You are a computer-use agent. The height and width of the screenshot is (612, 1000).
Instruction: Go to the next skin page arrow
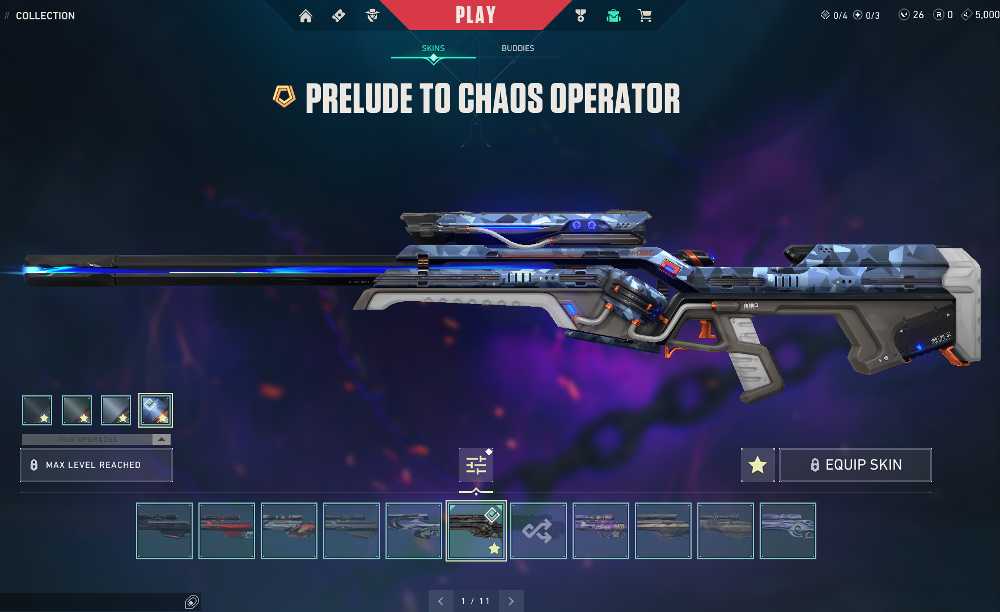coord(511,601)
